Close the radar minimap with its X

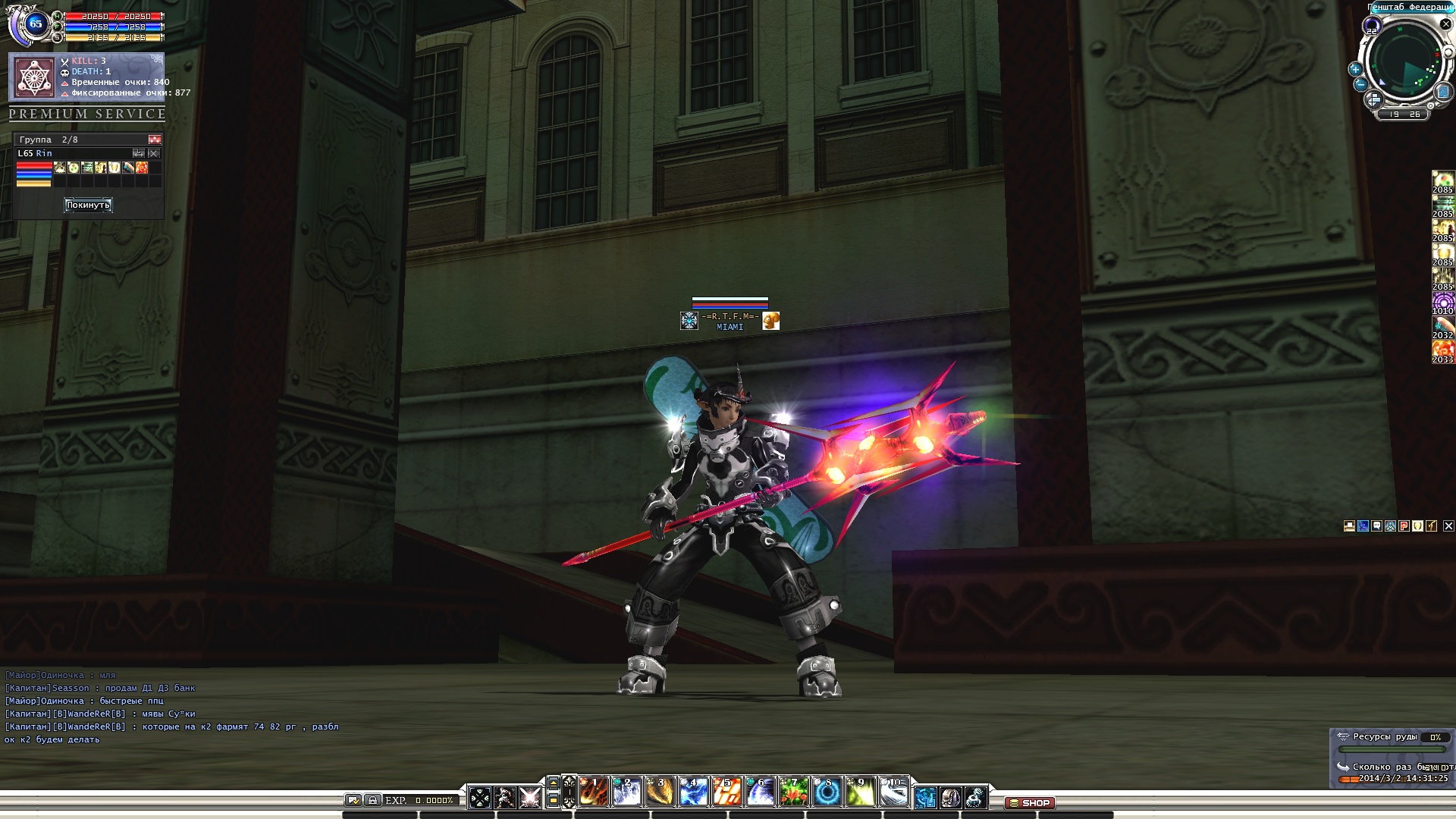pos(1445,24)
